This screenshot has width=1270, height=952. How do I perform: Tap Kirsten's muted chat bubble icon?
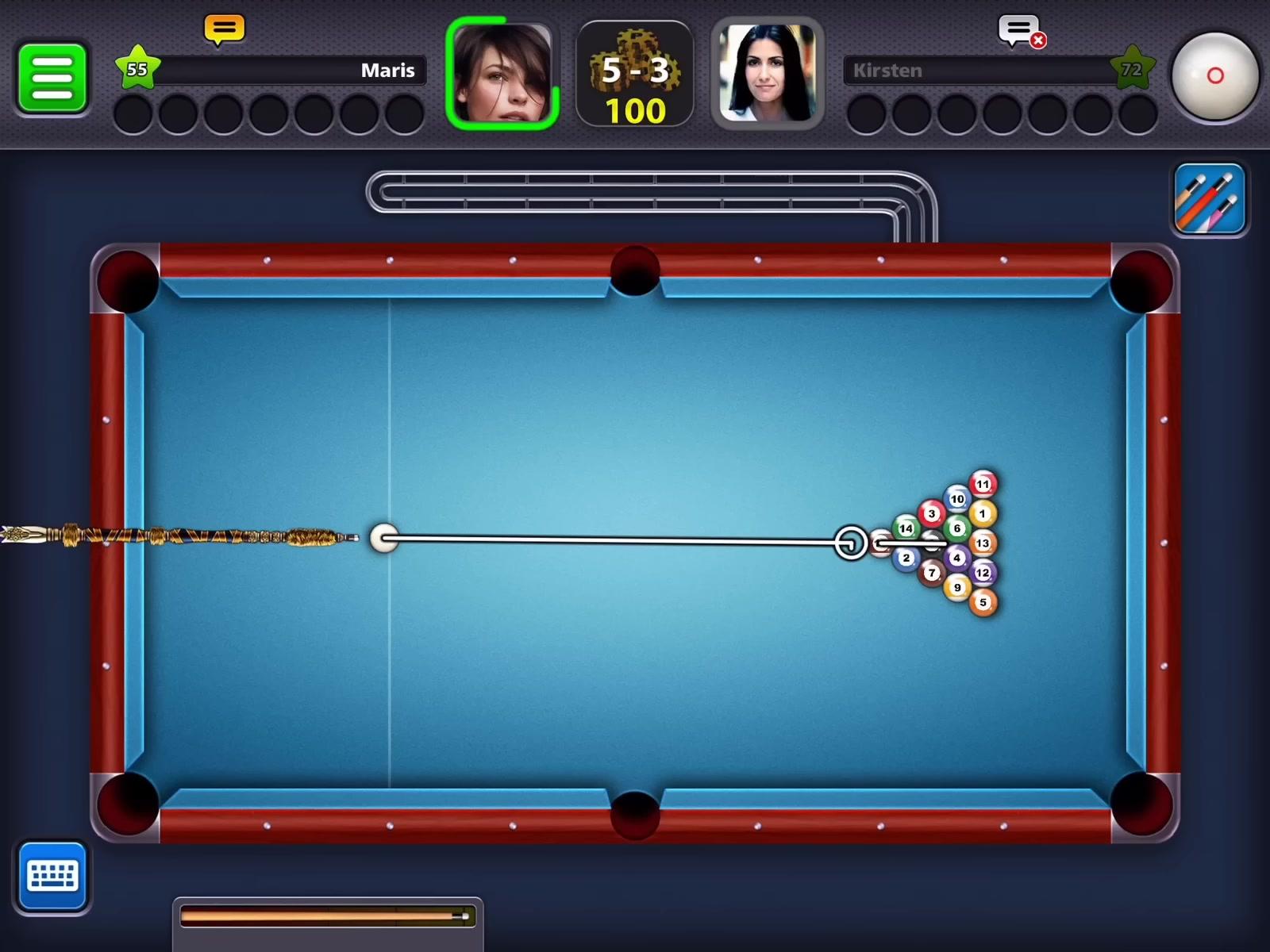pos(1017,26)
